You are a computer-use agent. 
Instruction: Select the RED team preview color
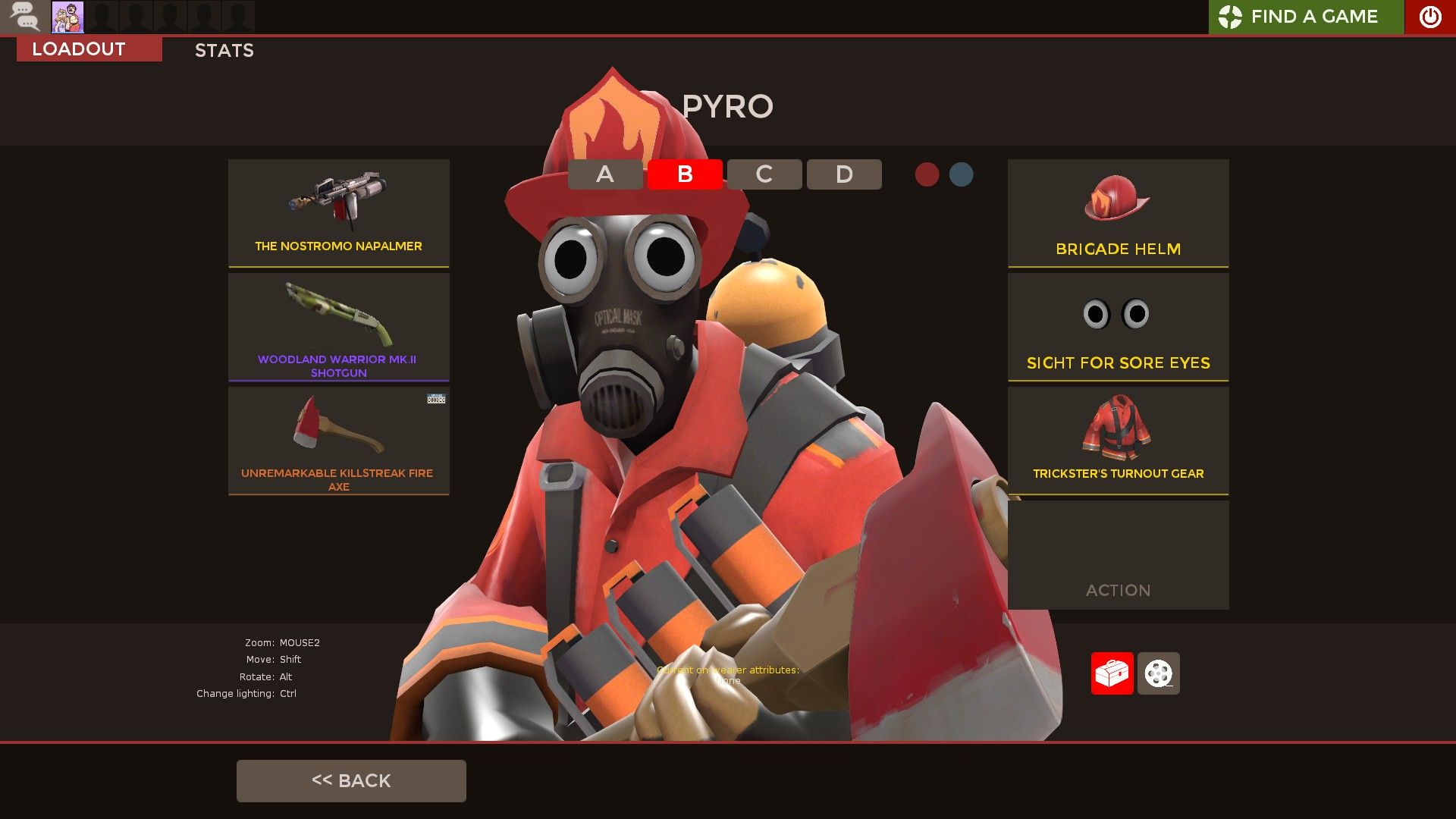927,174
